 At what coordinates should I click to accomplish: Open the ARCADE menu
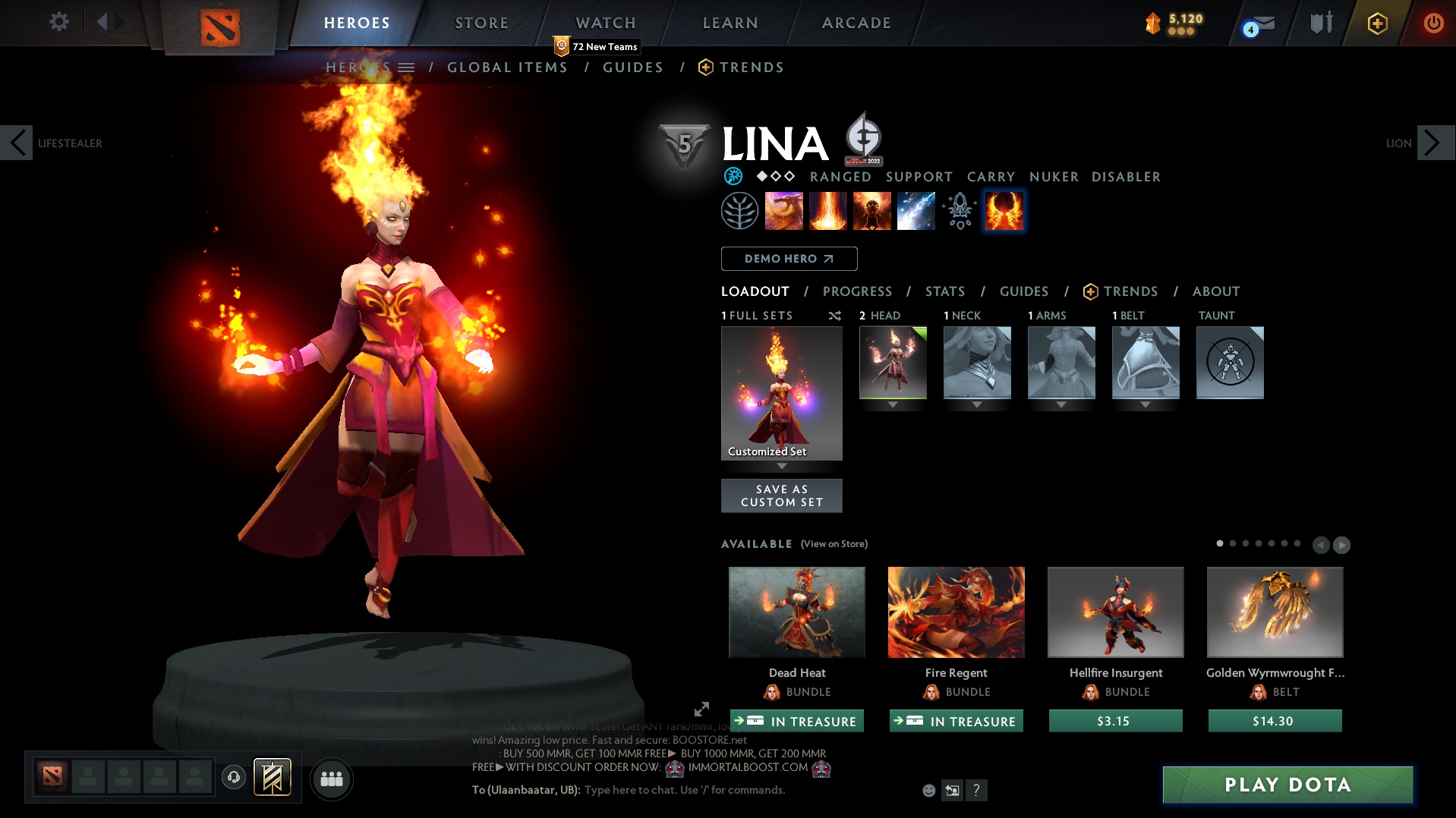(856, 23)
